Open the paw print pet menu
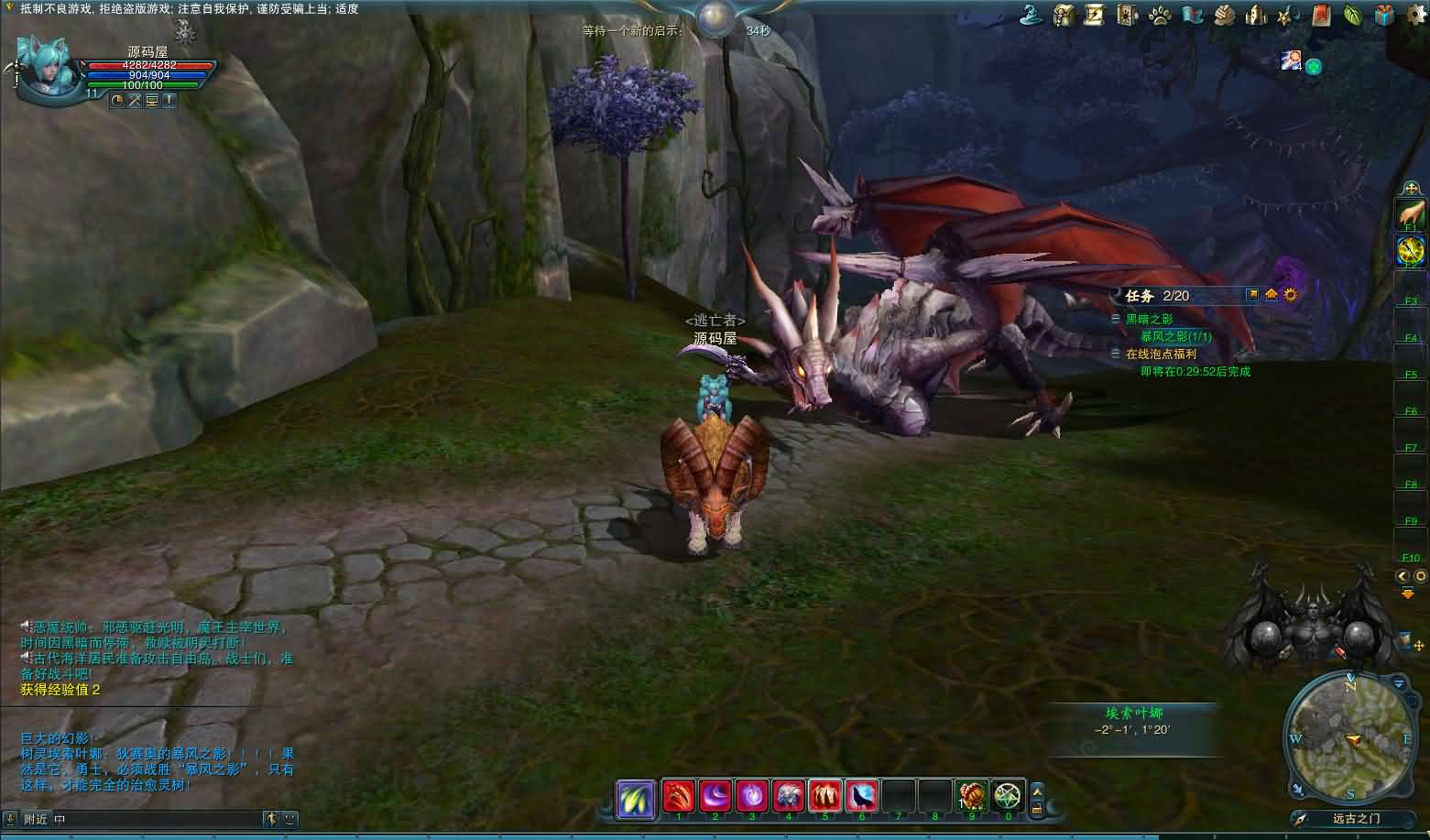 pos(1159,15)
